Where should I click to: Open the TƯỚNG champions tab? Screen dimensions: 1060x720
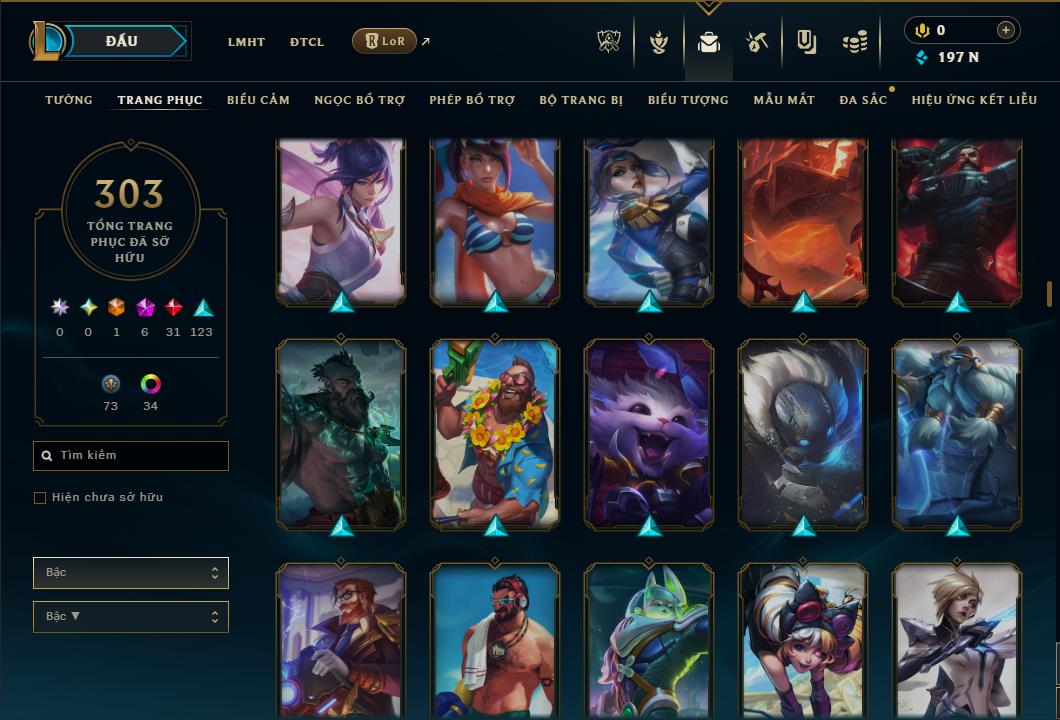[x=69, y=100]
